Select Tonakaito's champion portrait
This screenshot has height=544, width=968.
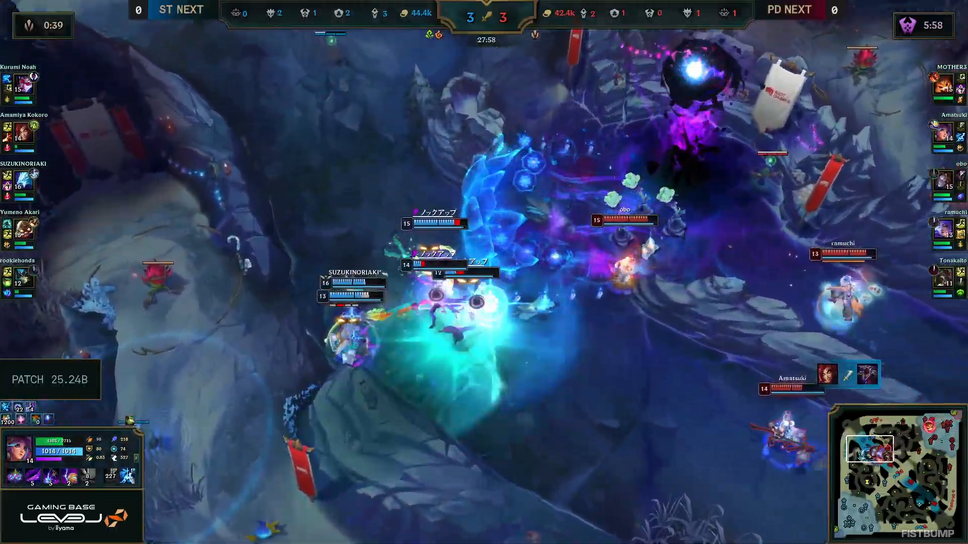click(942, 277)
